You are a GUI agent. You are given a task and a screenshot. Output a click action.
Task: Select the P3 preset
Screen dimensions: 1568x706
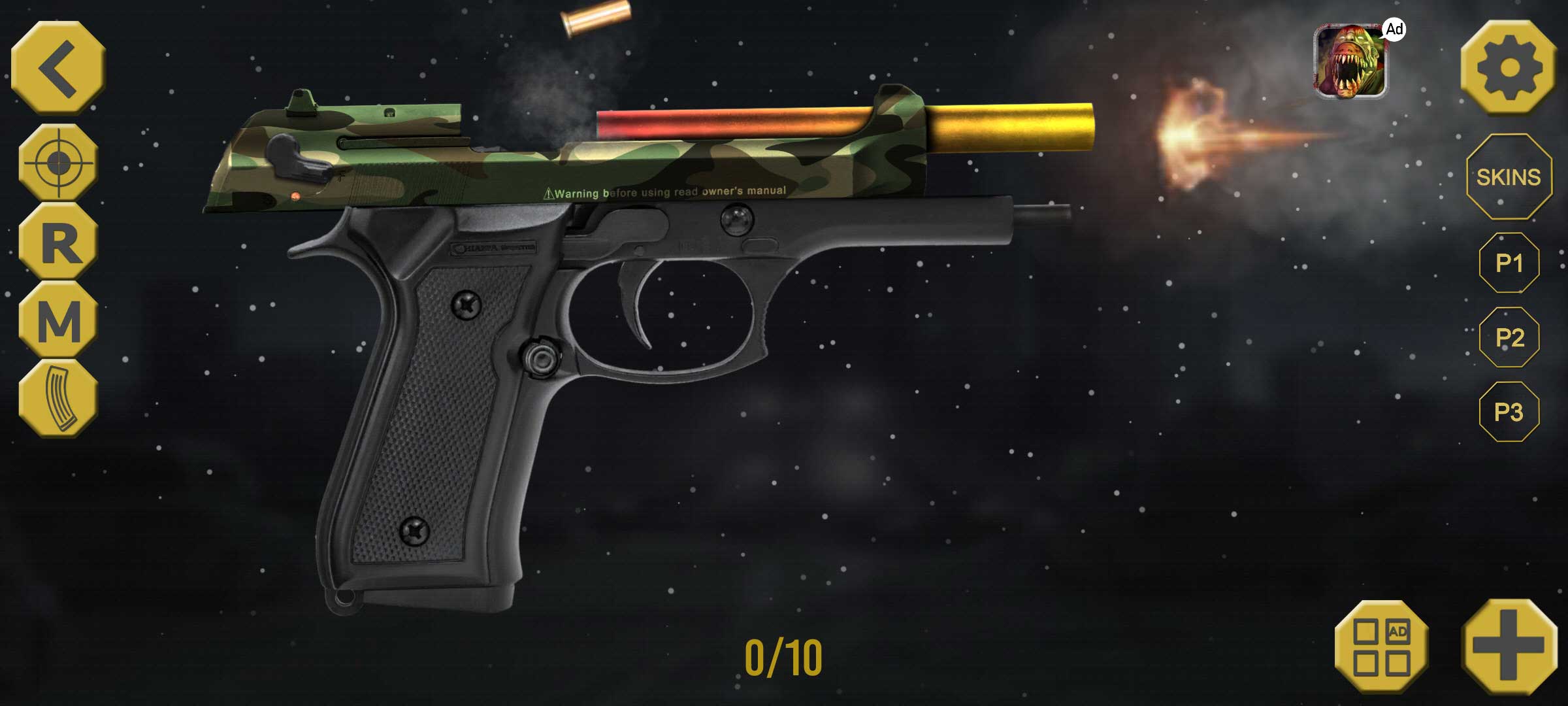[1509, 412]
